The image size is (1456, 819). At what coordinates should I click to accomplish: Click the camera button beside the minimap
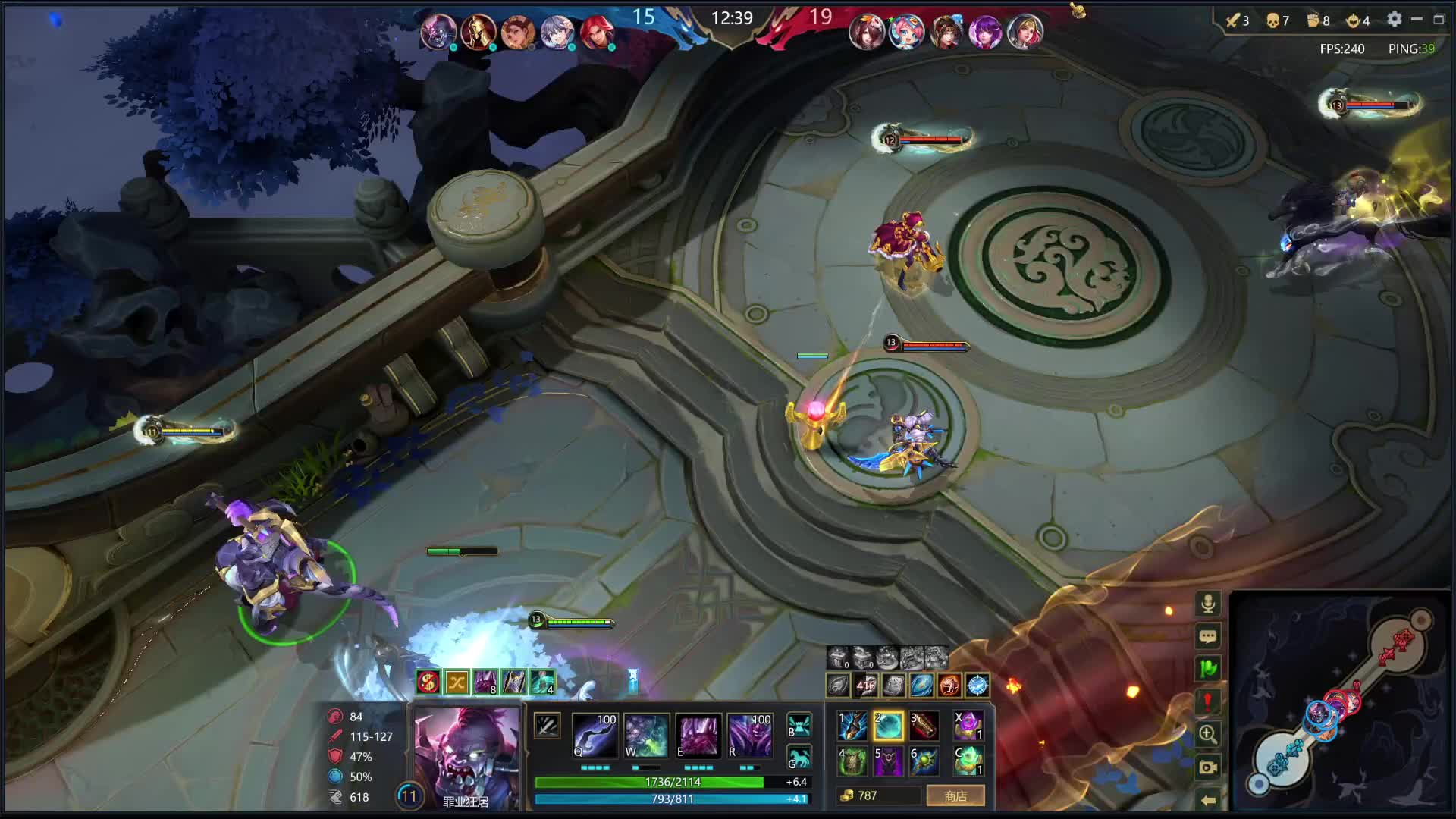coord(1208,767)
